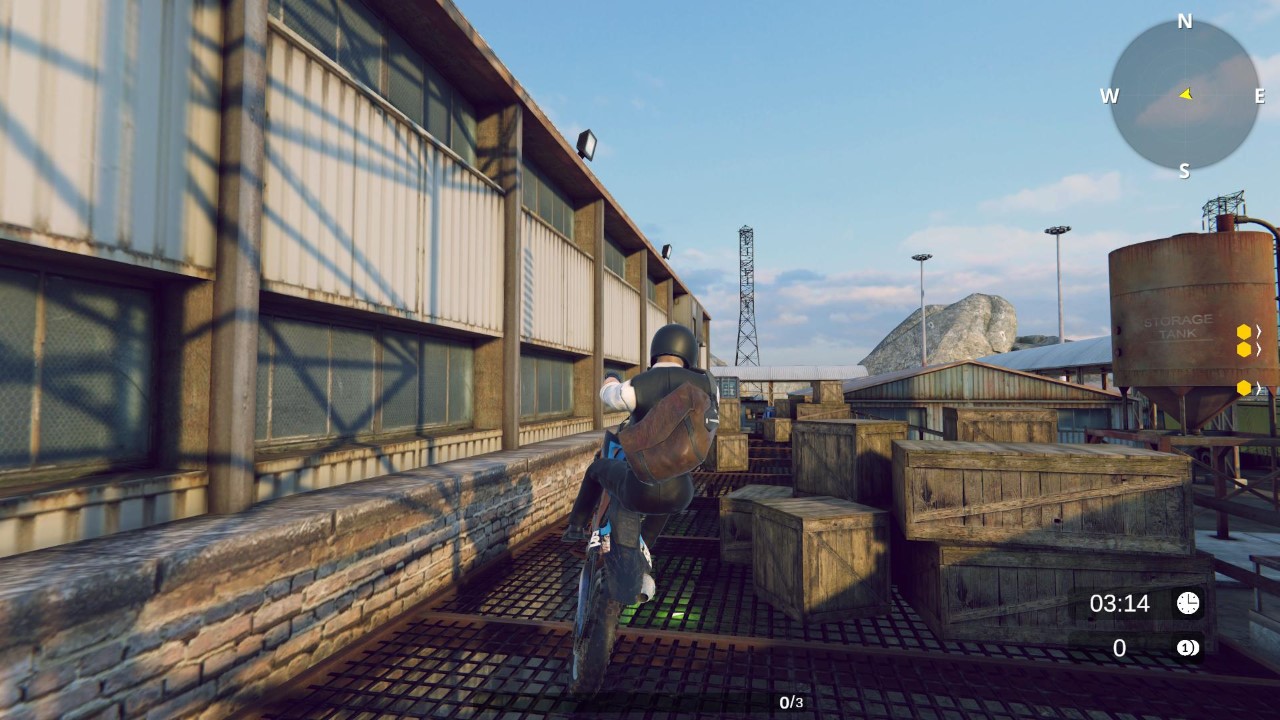Click the E marker on the minimap
The height and width of the screenshot is (720, 1280).
tap(1262, 96)
